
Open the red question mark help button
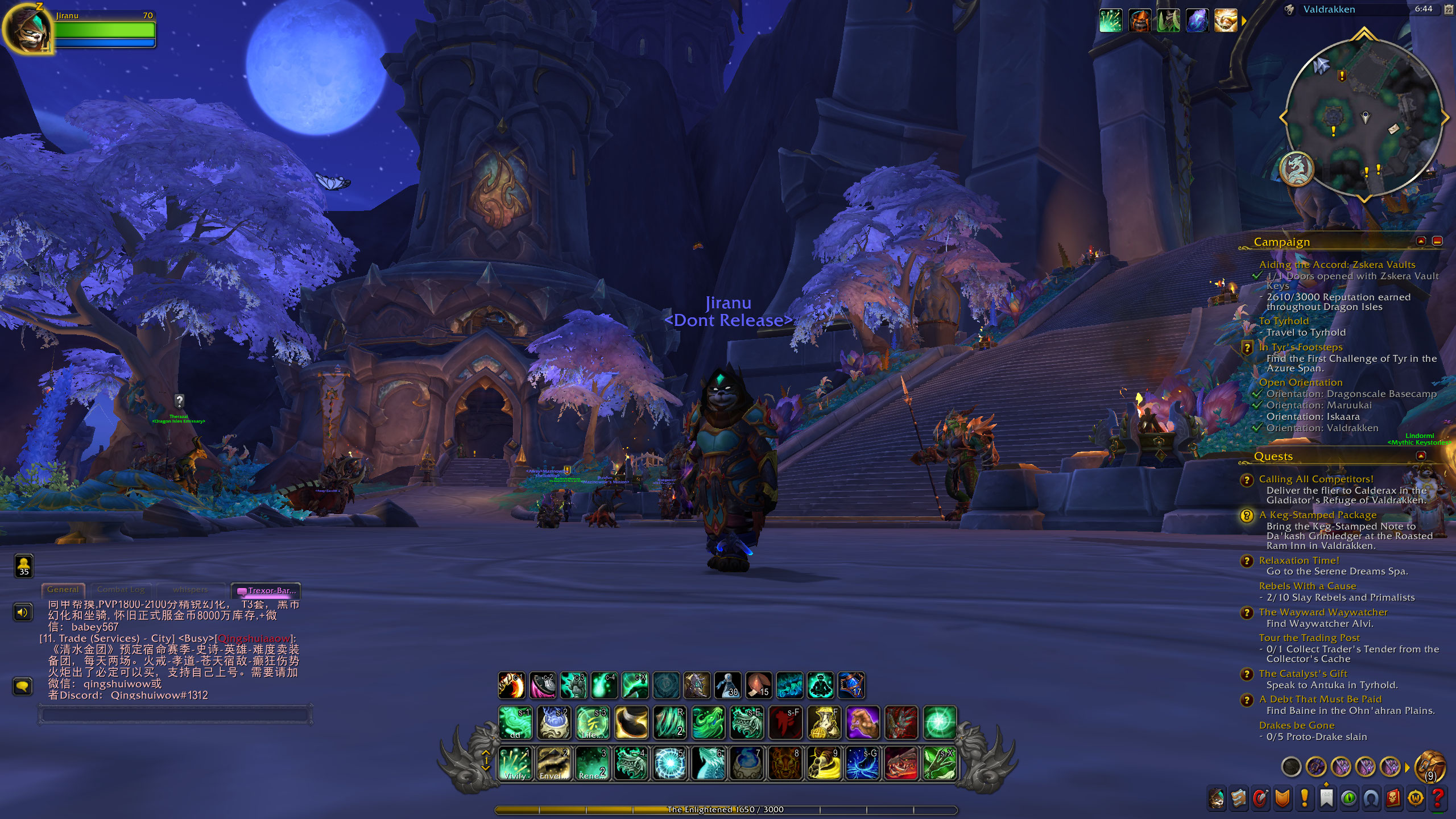tap(1437, 798)
